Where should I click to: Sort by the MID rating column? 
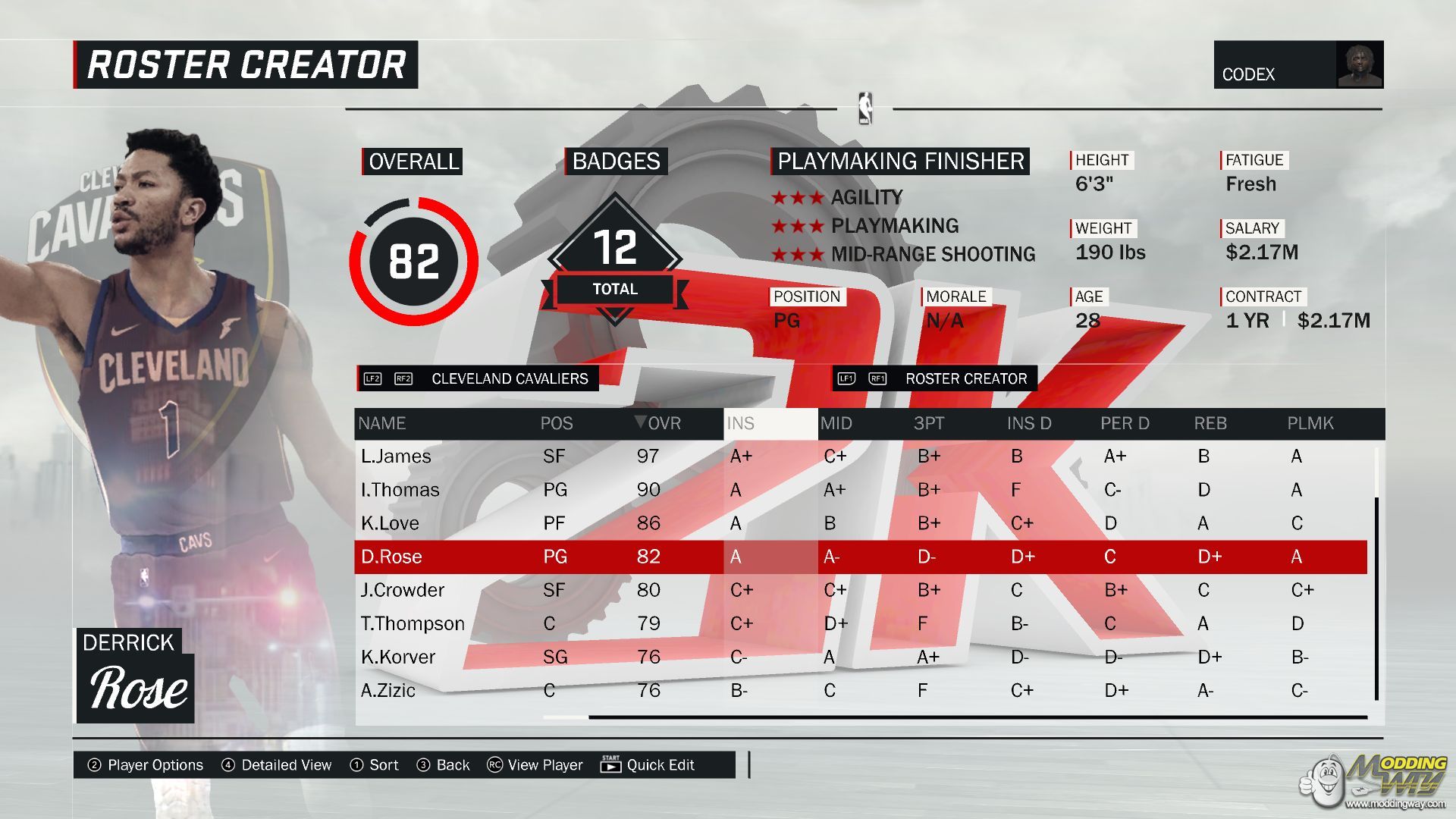pyautogui.click(x=836, y=424)
